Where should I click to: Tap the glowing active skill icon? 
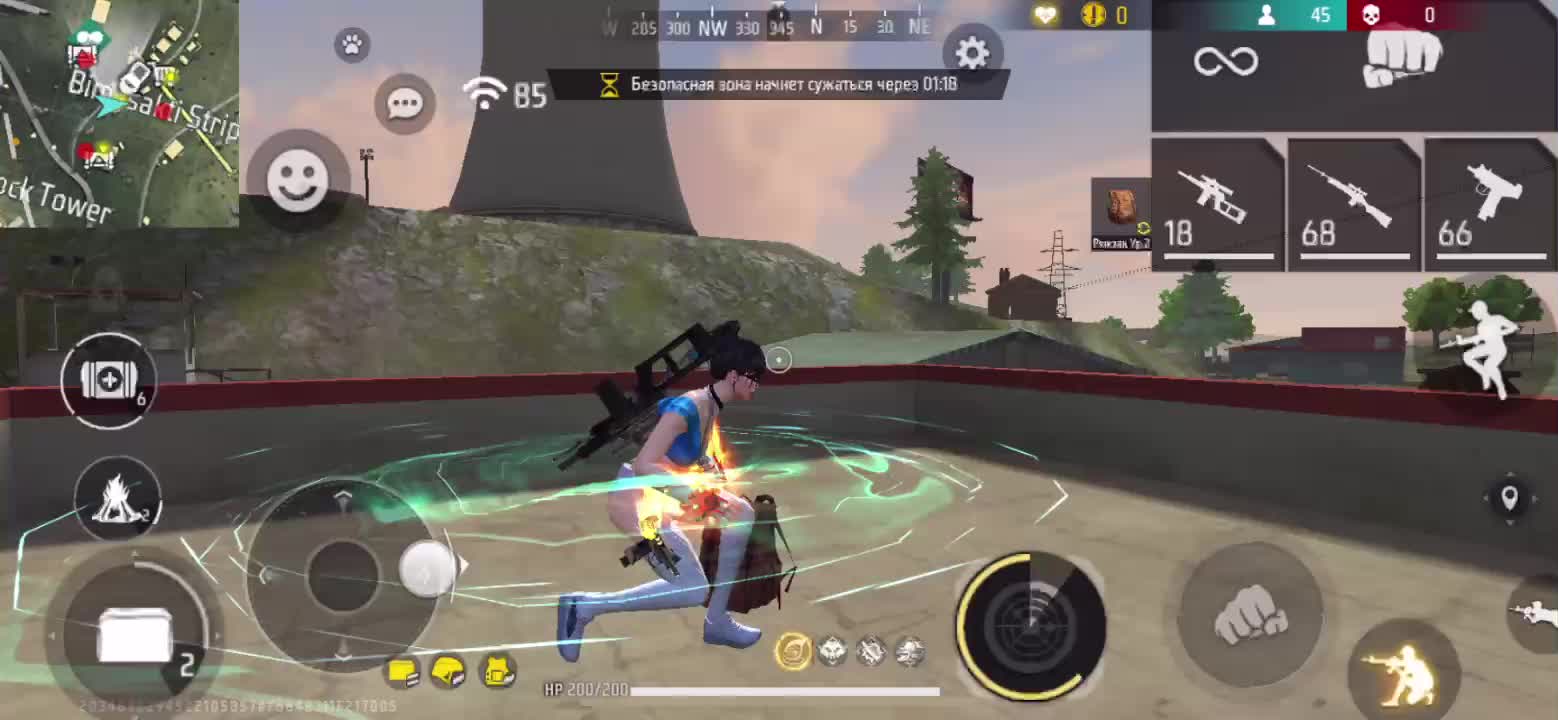click(x=793, y=652)
